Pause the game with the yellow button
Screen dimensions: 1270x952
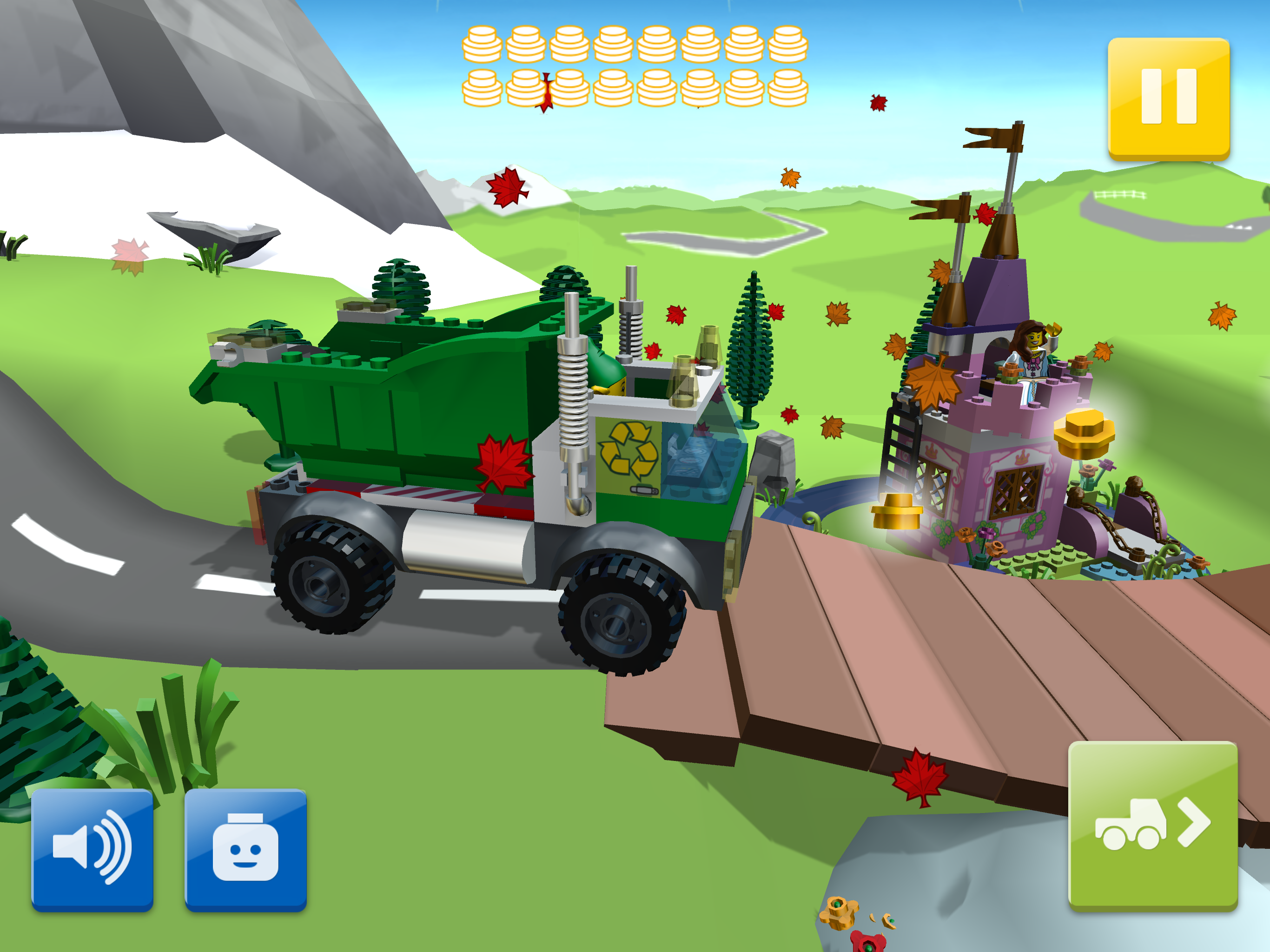click(x=1168, y=98)
